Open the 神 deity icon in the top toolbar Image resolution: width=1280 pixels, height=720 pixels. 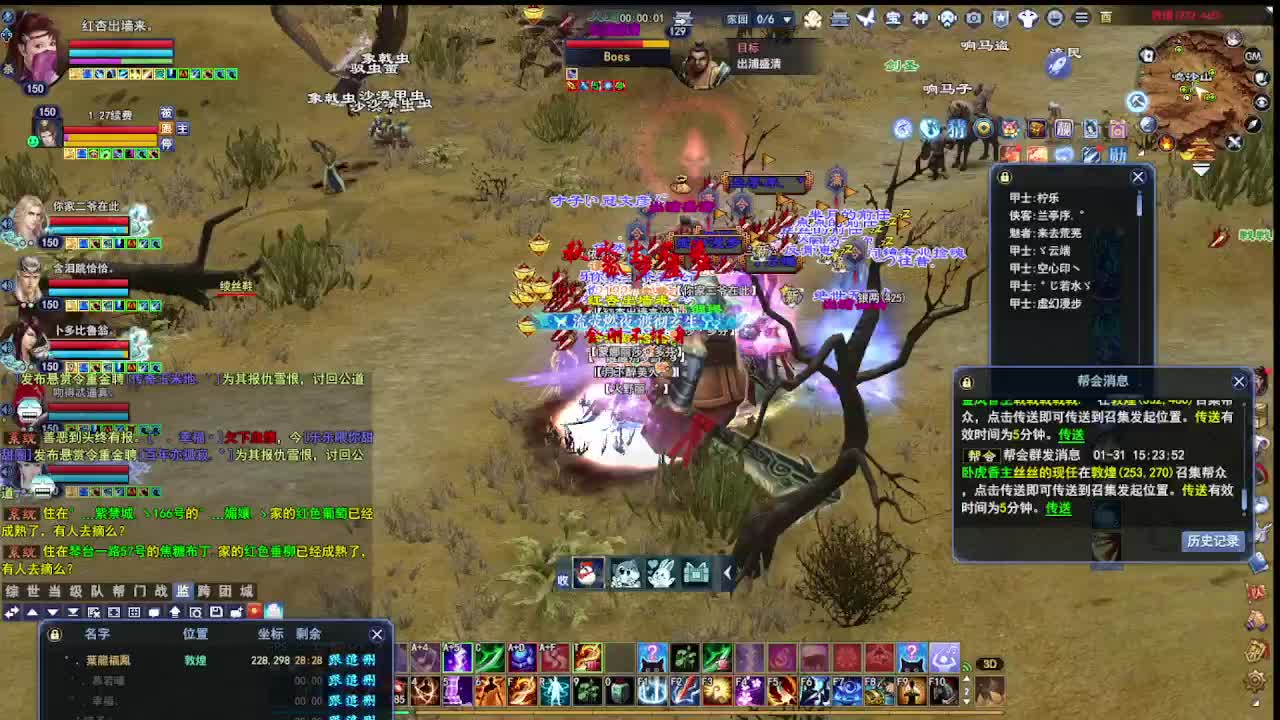(x=921, y=17)
